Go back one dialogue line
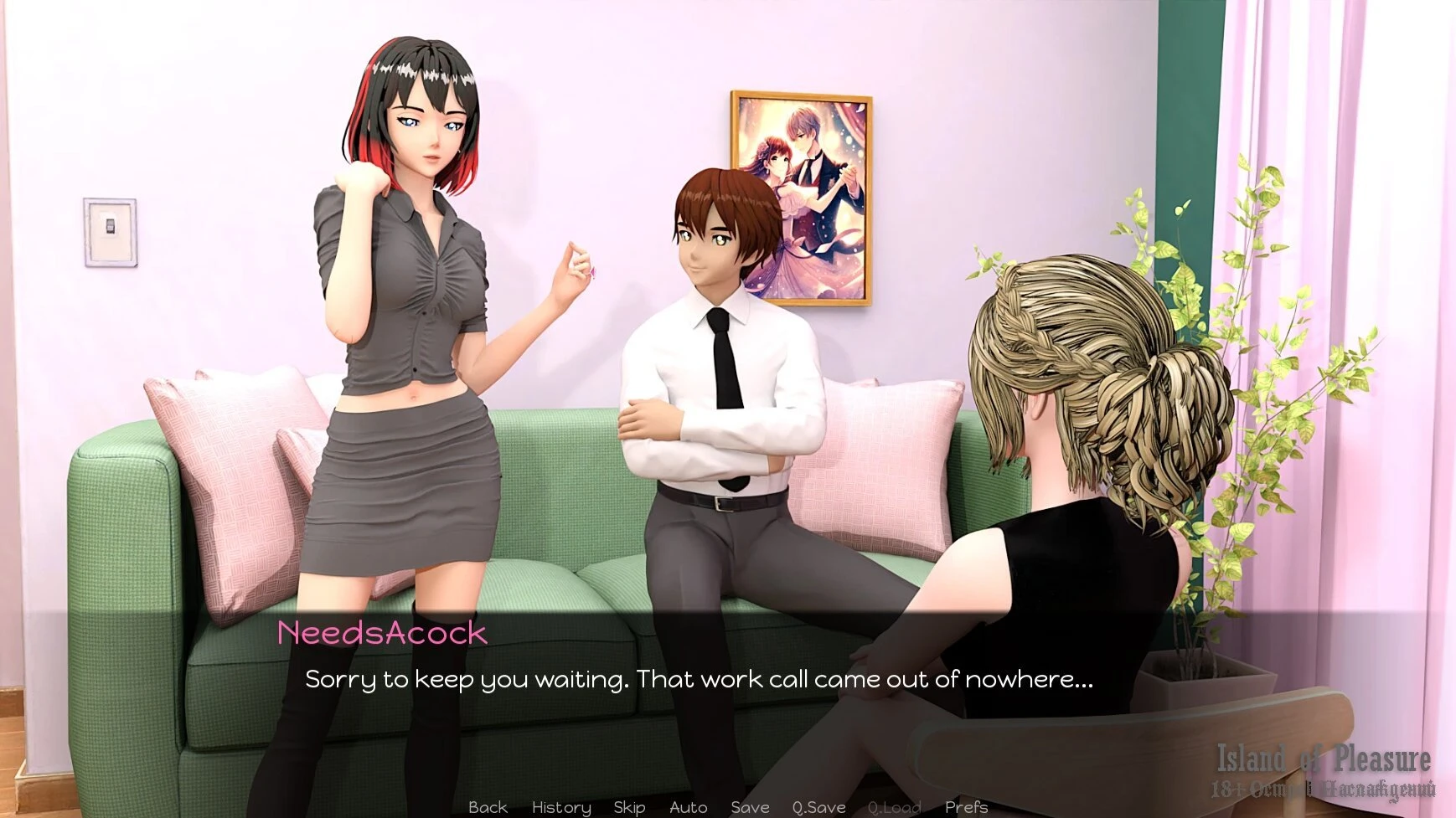The width and height of the screenshot is (1456, 818). tap(488, 807)
